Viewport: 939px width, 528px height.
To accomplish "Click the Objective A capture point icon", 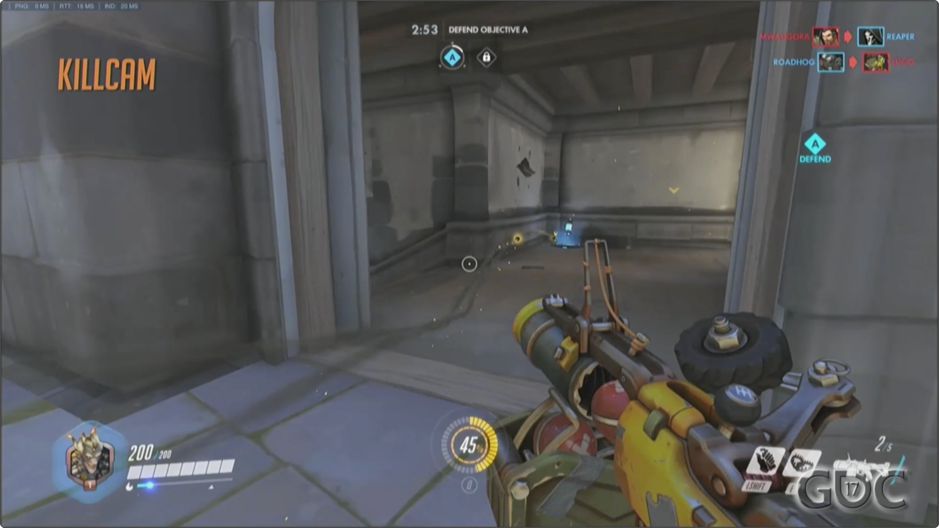I will (x=453, y=58).
